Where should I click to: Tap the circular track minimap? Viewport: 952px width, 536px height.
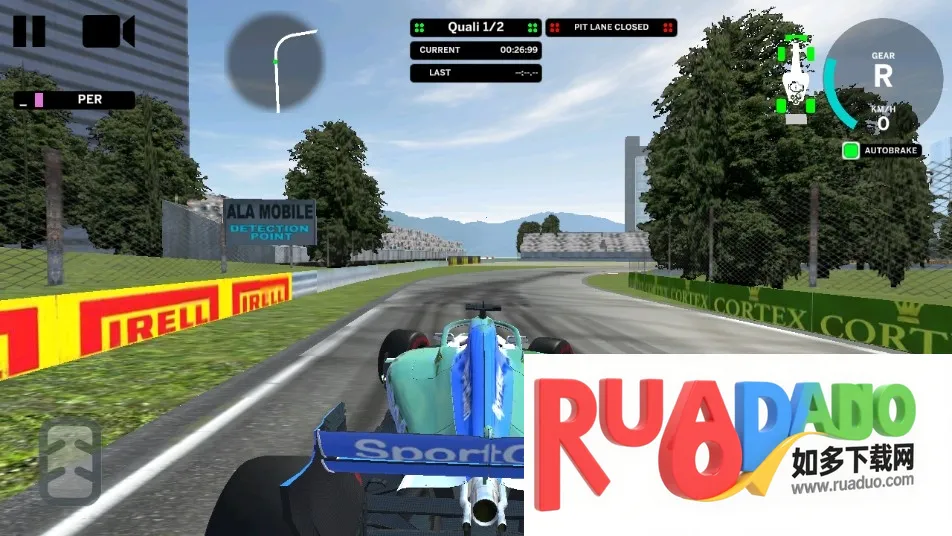275,62
